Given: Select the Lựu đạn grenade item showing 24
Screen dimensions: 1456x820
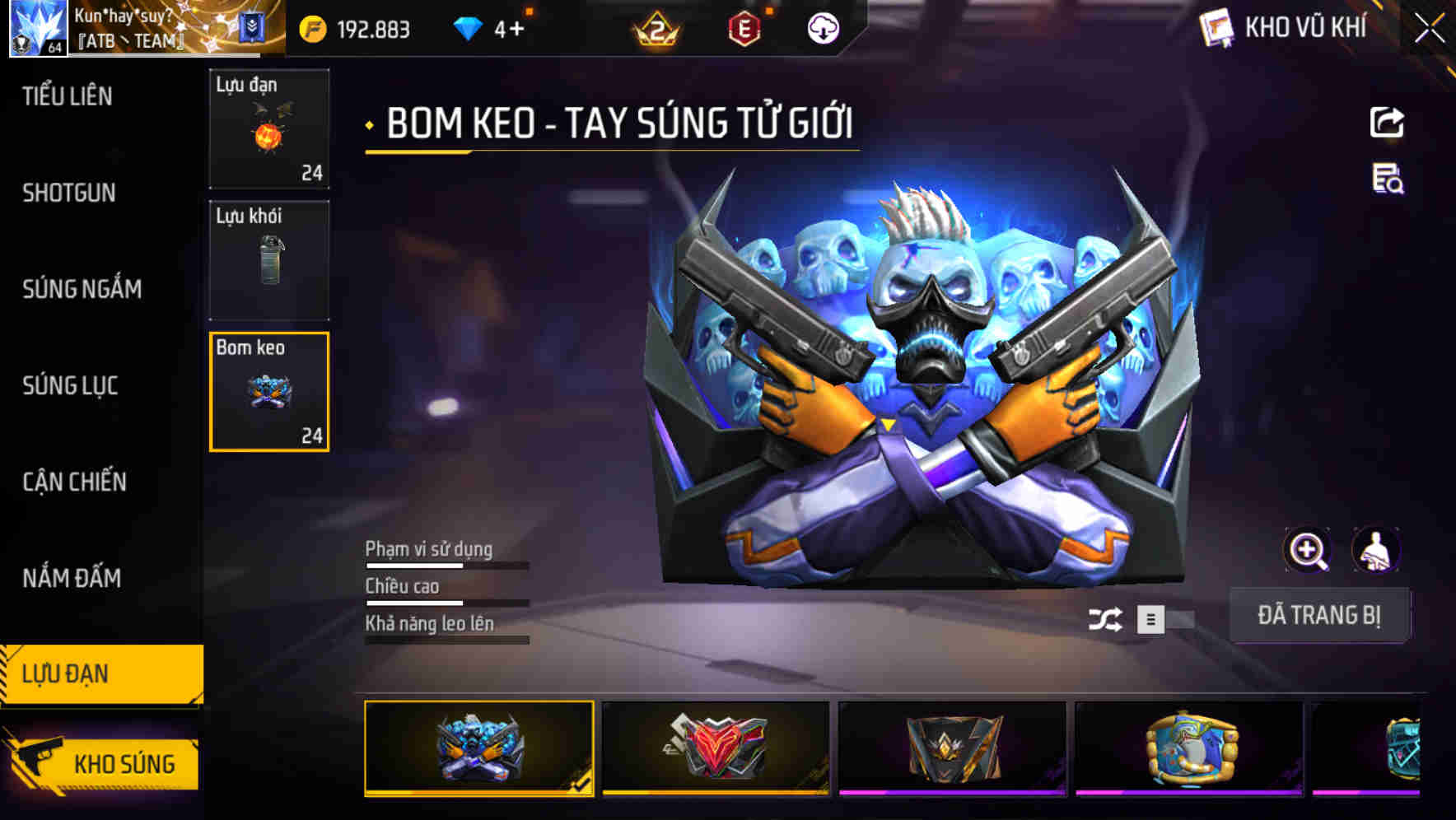Looking at the screenshot, I should point(268,129).
